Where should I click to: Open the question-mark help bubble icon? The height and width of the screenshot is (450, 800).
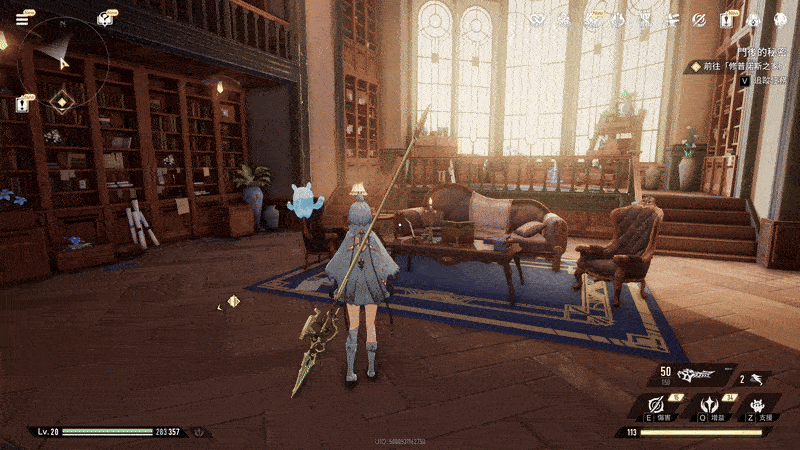(103, 19)
